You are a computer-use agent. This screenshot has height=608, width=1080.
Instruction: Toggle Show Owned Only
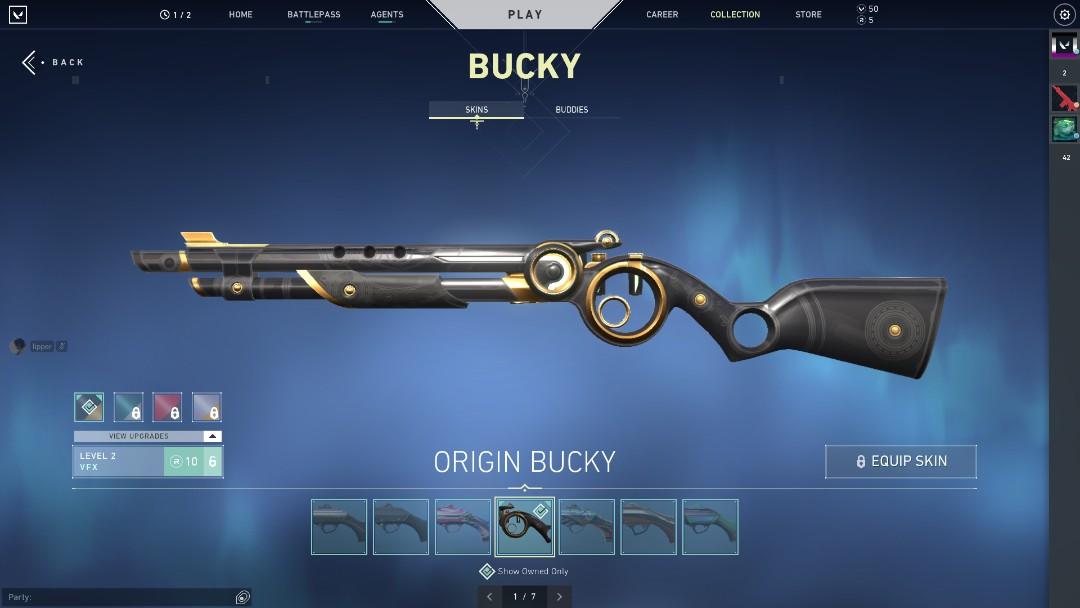487,571
